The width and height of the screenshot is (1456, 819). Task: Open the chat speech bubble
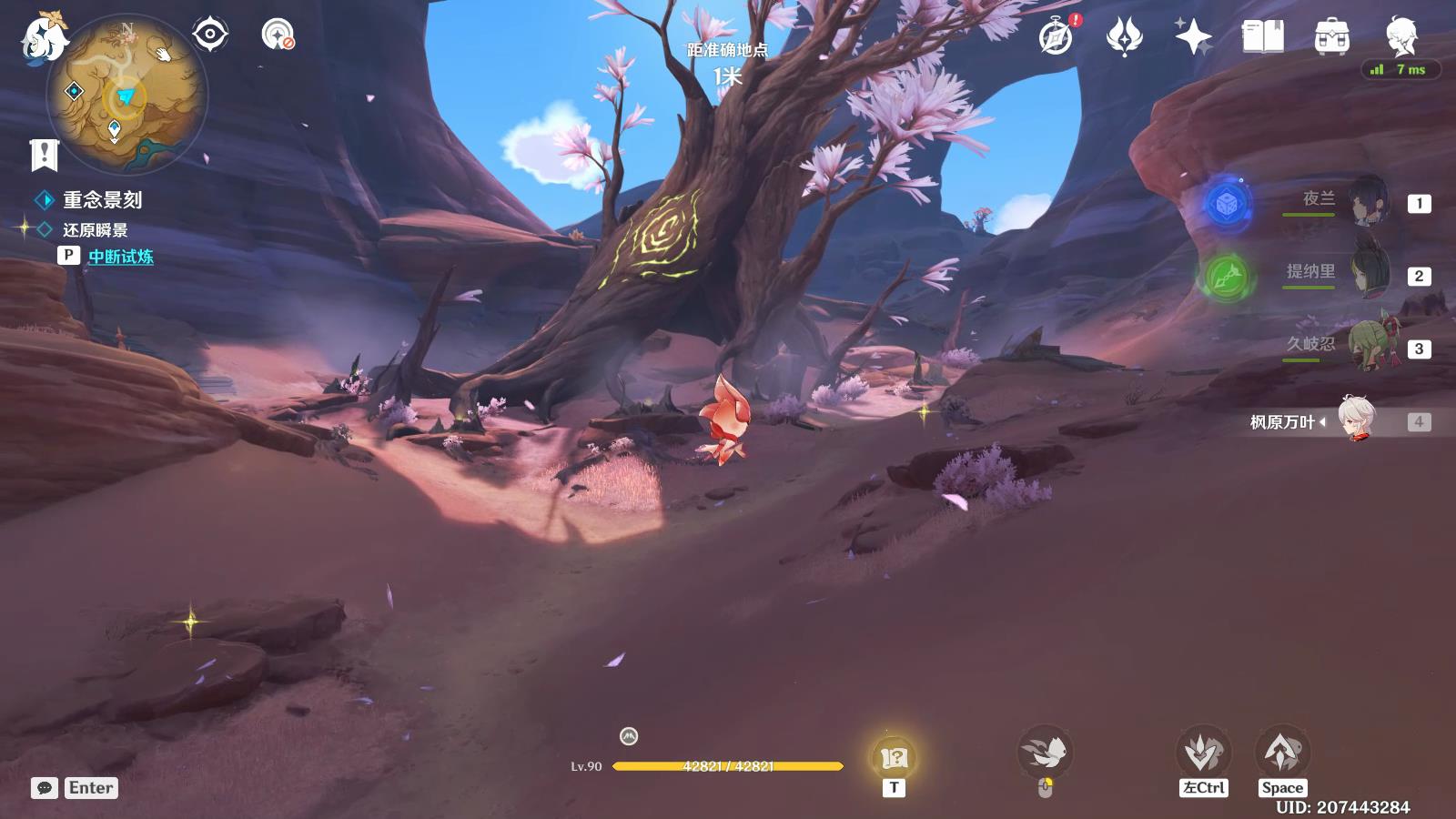click(44, 788)
